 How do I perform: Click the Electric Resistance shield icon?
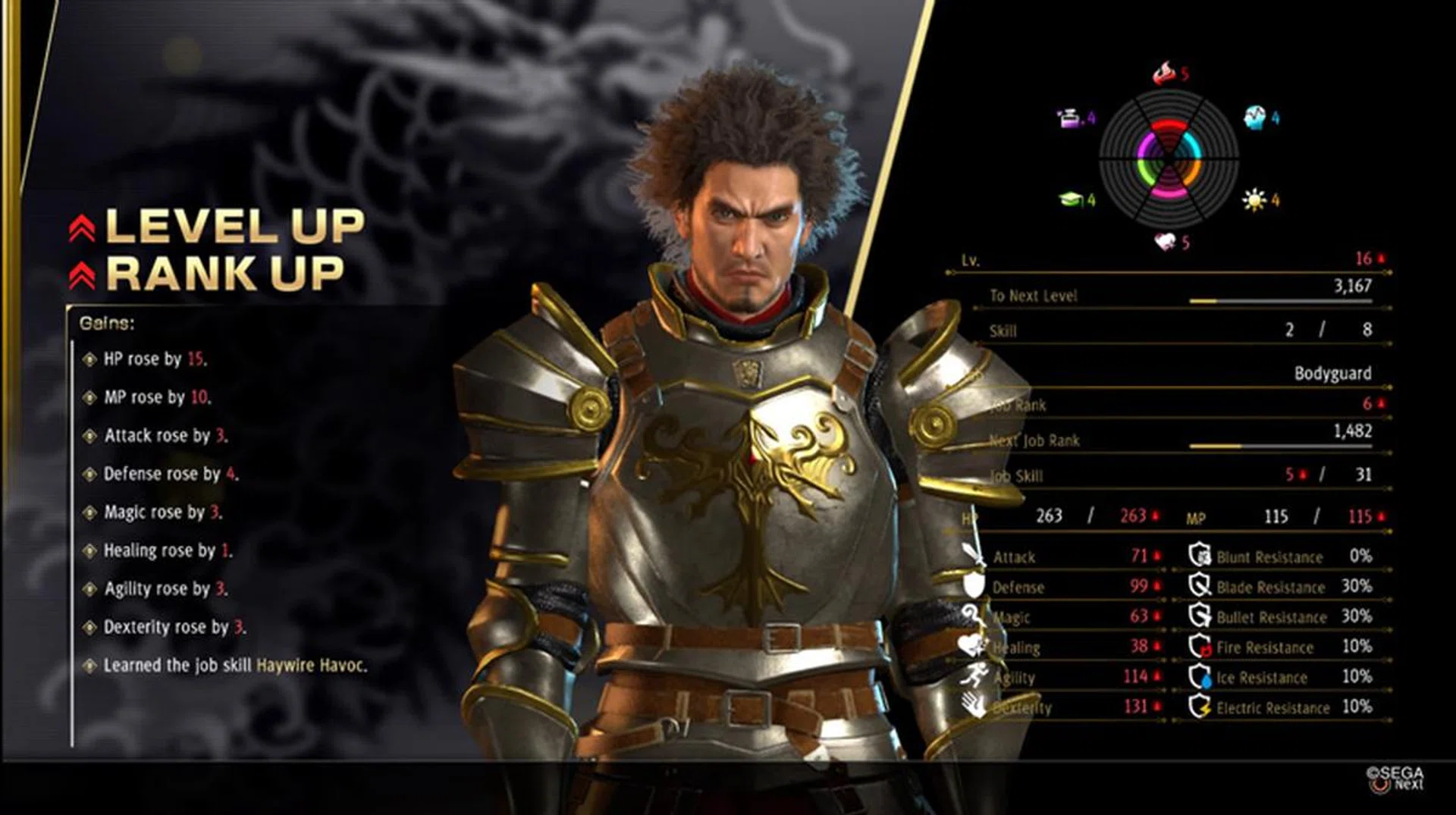[x=1200, y=707]
